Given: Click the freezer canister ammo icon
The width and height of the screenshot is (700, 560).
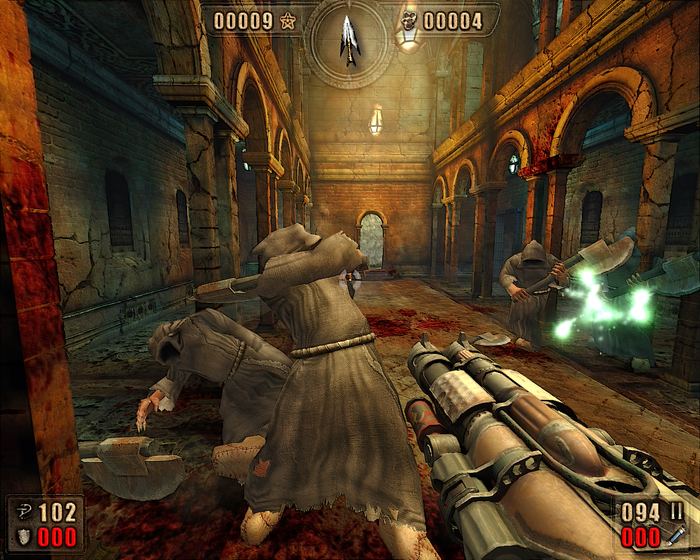Looking at the screenshot, I should [x=677, y=537].
